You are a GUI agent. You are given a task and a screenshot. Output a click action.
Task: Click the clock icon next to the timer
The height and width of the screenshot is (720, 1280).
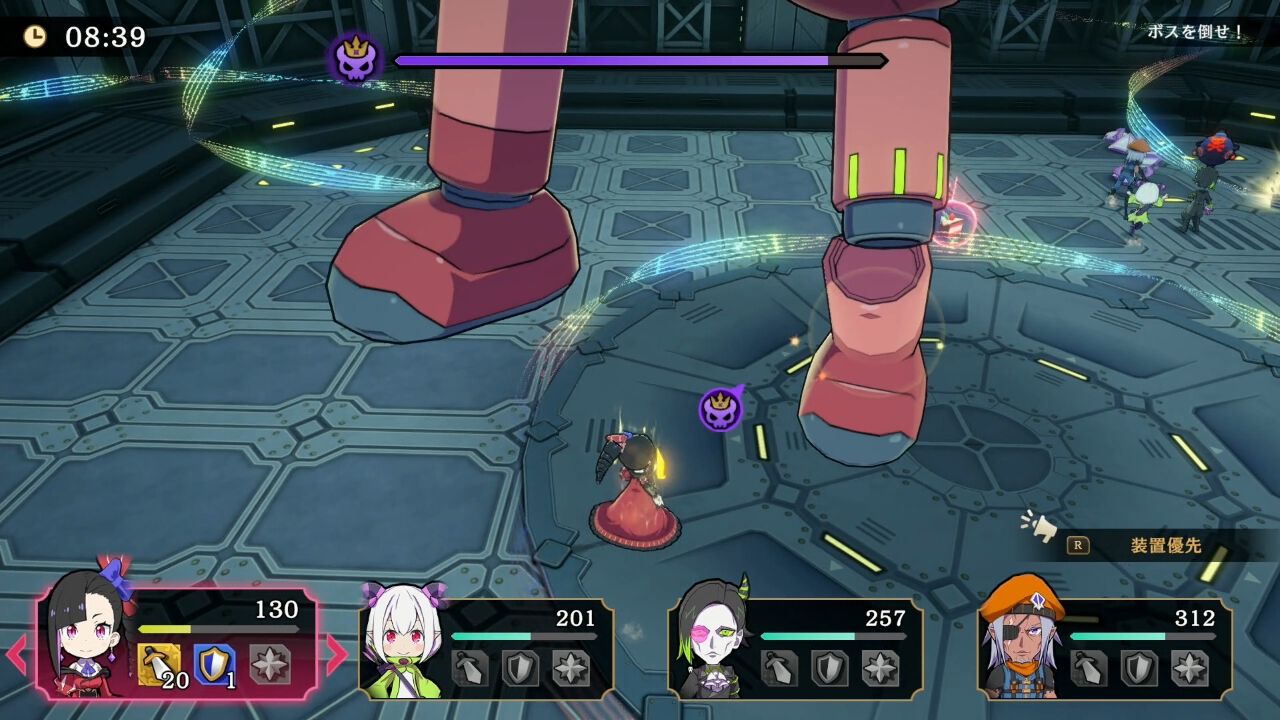[x=37, y=37]
